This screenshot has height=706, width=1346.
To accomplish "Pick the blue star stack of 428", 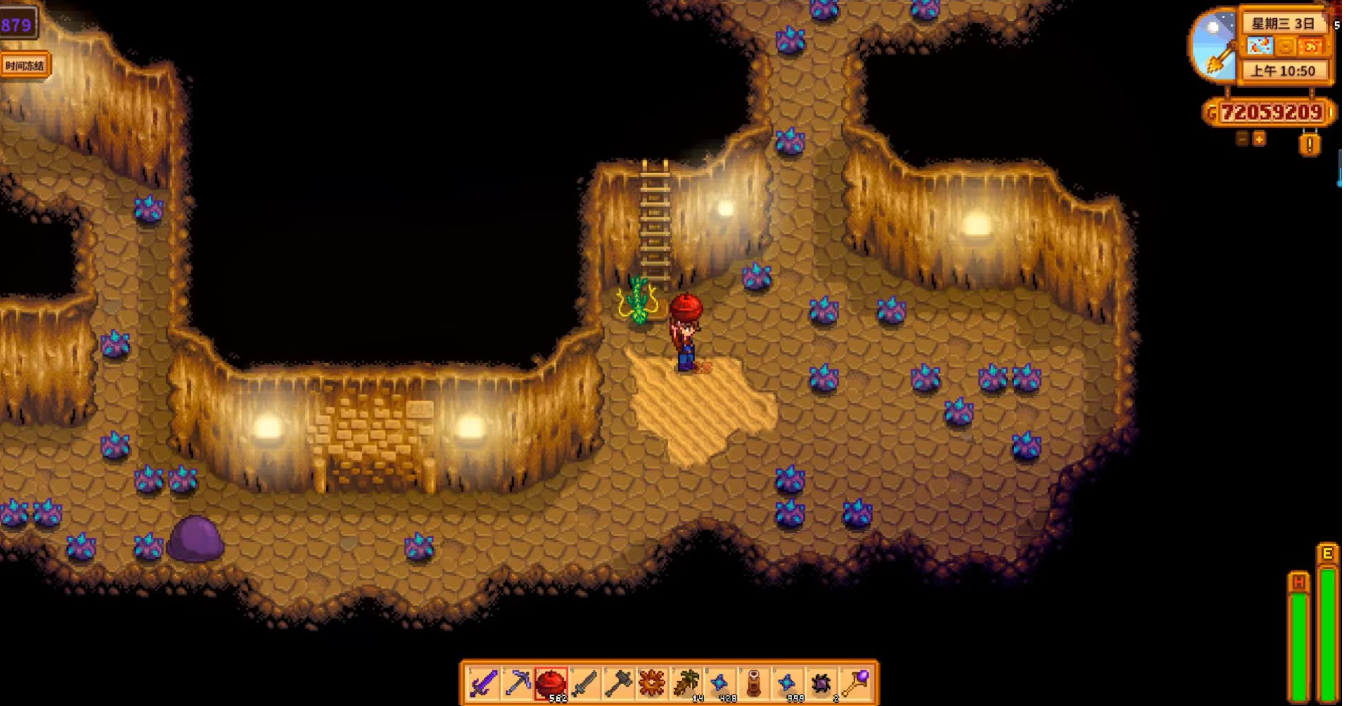I will point(720,684).
